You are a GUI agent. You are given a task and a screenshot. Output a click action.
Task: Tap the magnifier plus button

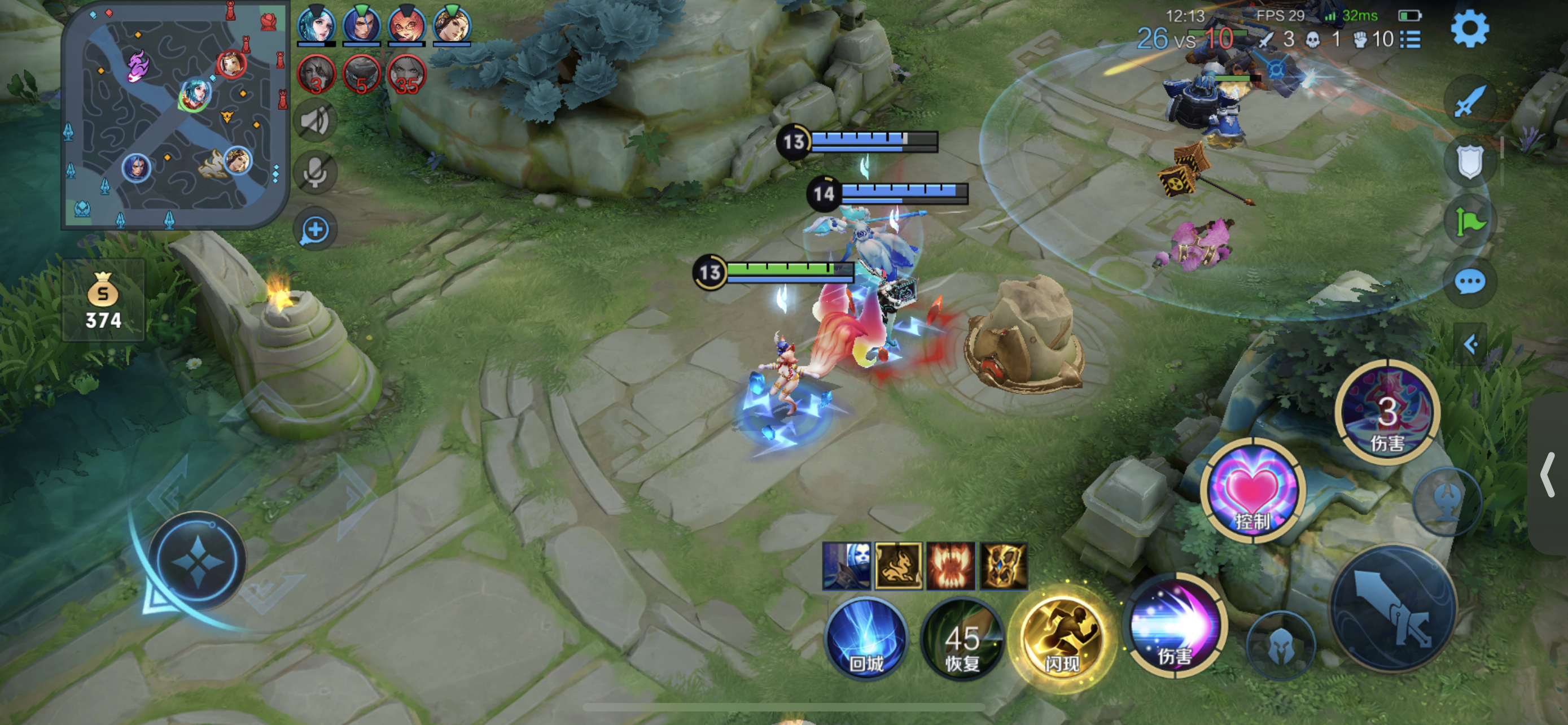(x=316, y=230)
